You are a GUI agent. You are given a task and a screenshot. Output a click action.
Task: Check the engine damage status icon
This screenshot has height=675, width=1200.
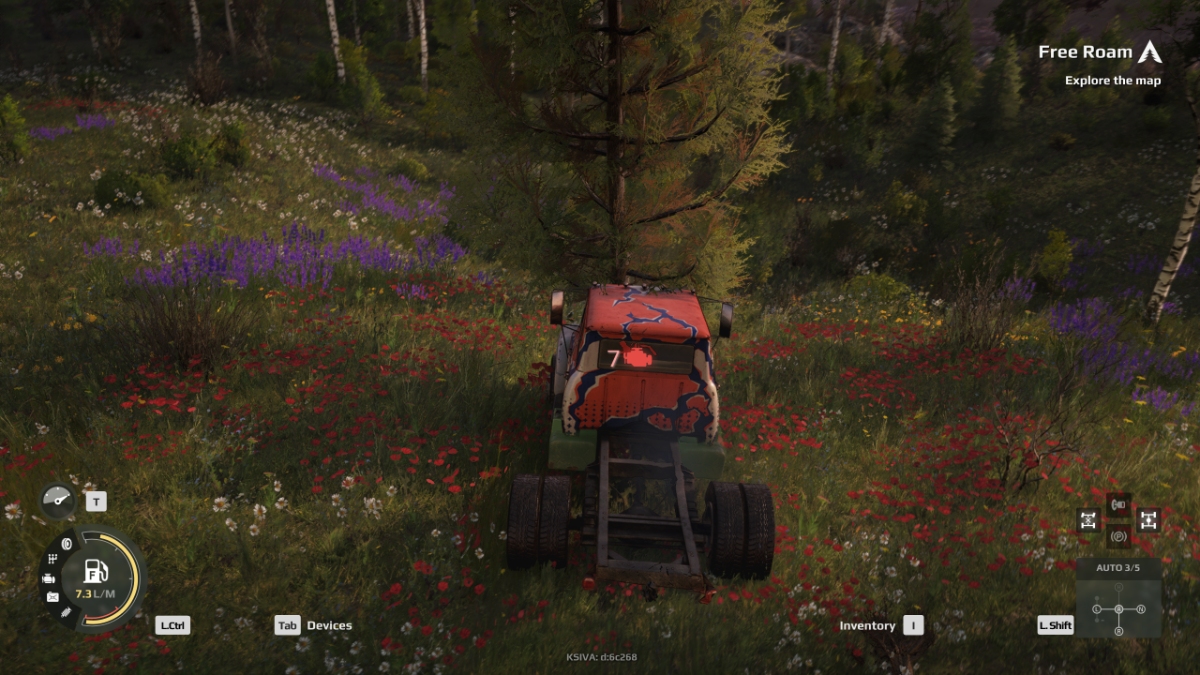click(48, 578)
